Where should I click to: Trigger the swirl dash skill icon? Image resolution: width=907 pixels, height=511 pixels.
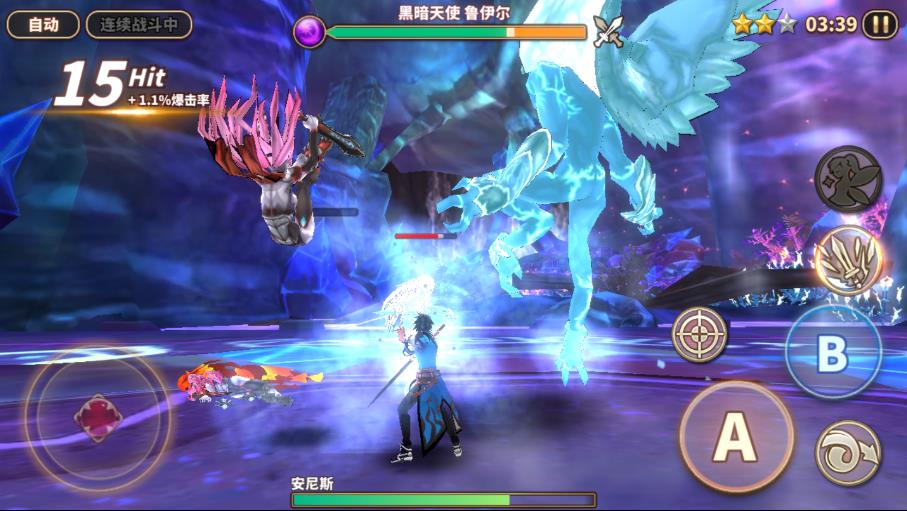coord(848,453)
